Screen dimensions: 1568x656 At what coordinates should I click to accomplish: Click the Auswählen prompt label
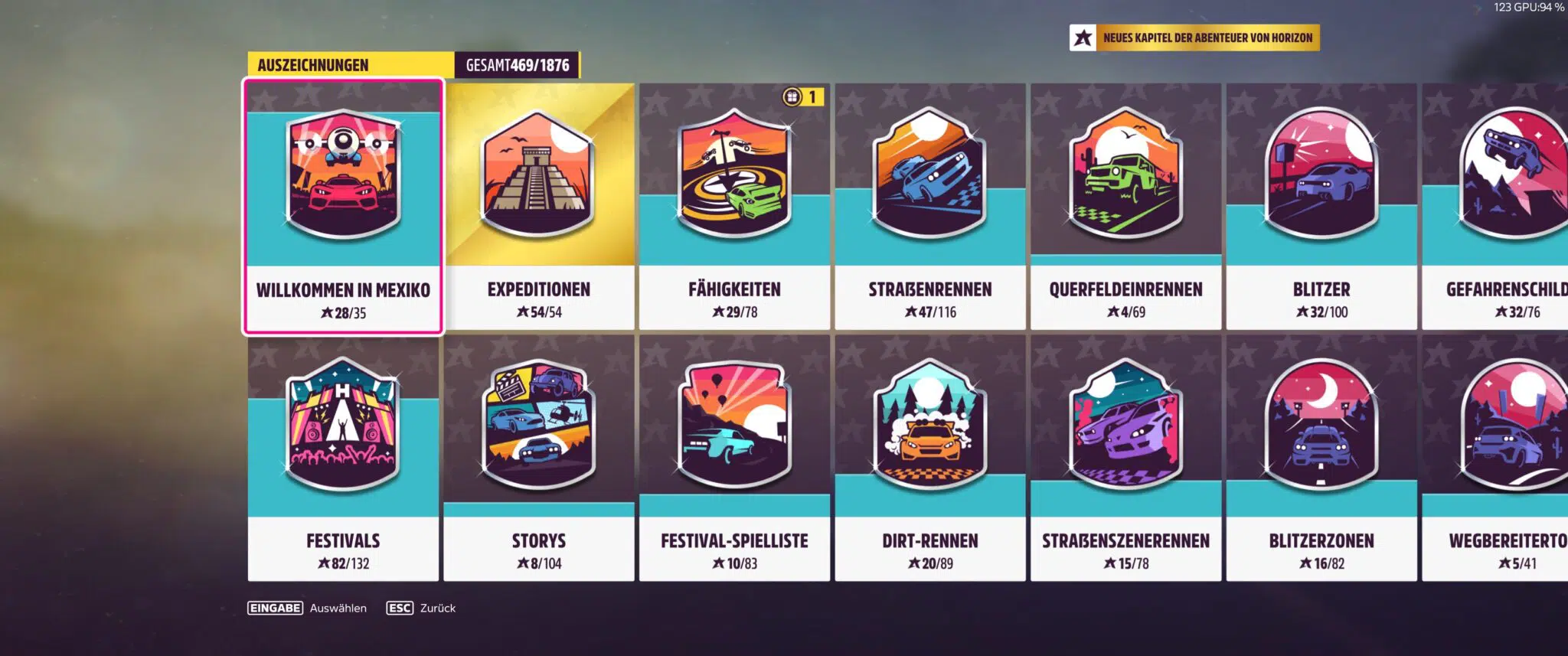click(x=338, y=609)
